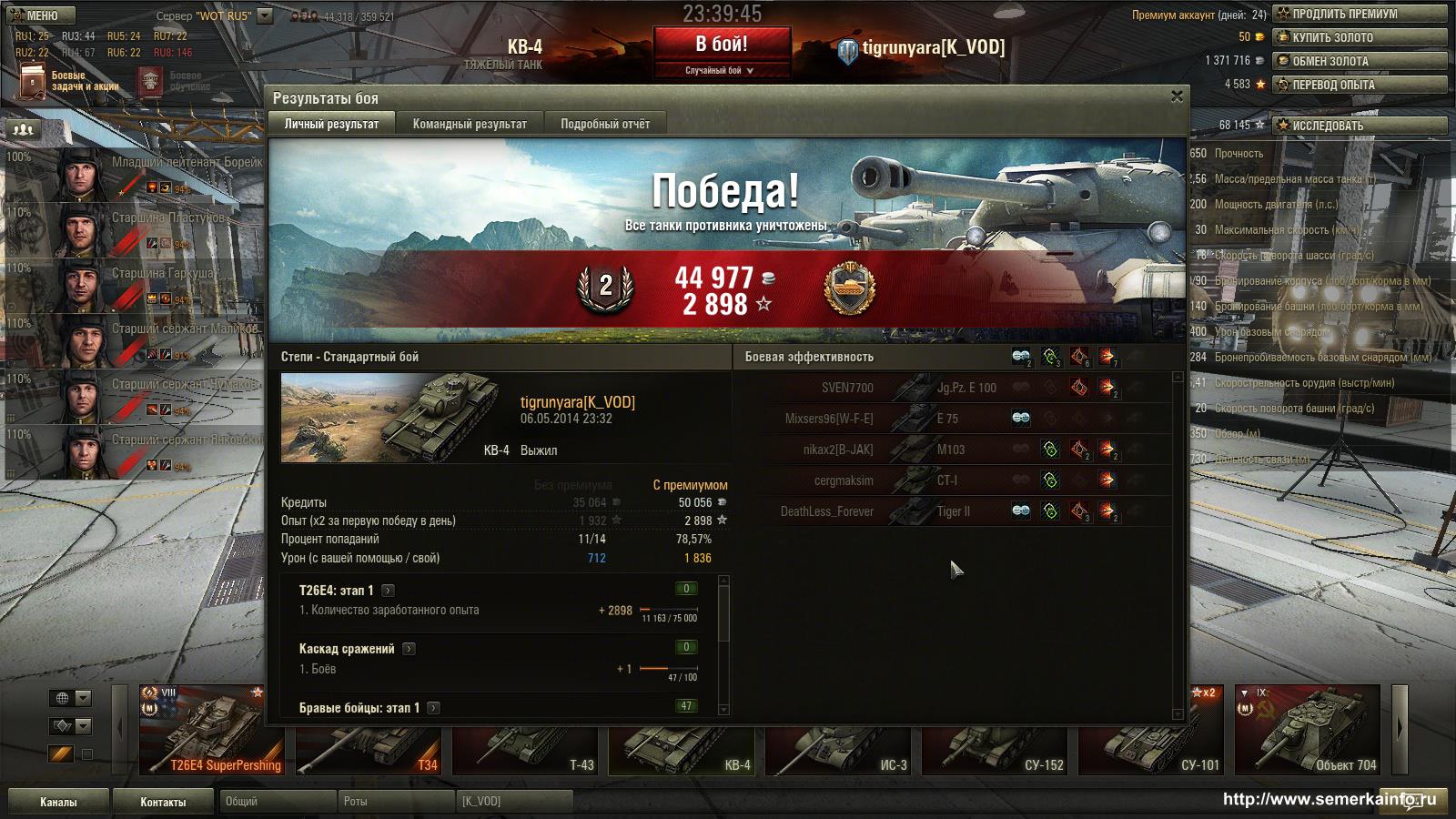This screenshot has height=819, width=1456.
Task: Select the T26E4 SuperPershing tank in carousel
Action: (215, 730)
